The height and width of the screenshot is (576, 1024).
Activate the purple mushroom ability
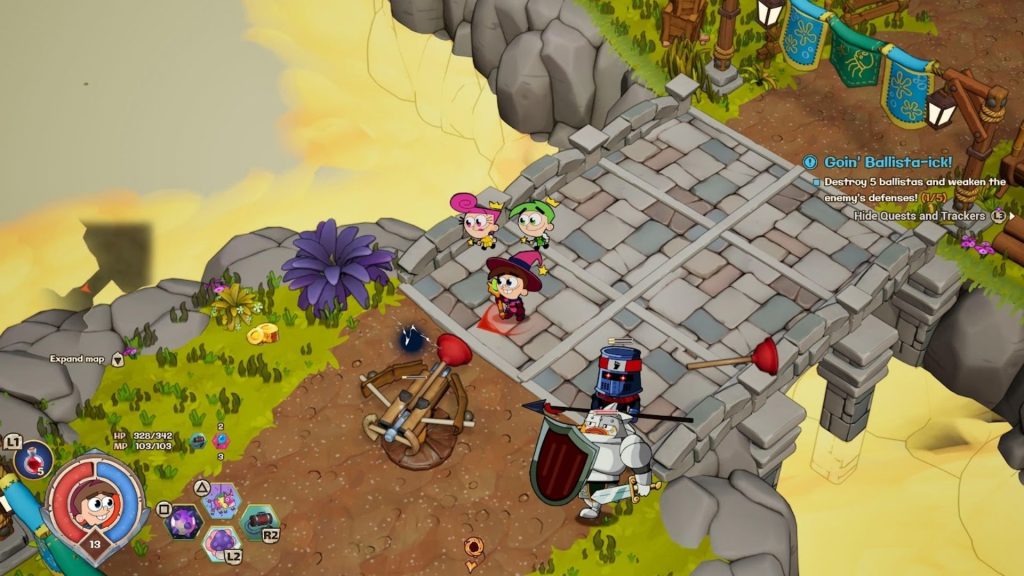pos(219,544)
